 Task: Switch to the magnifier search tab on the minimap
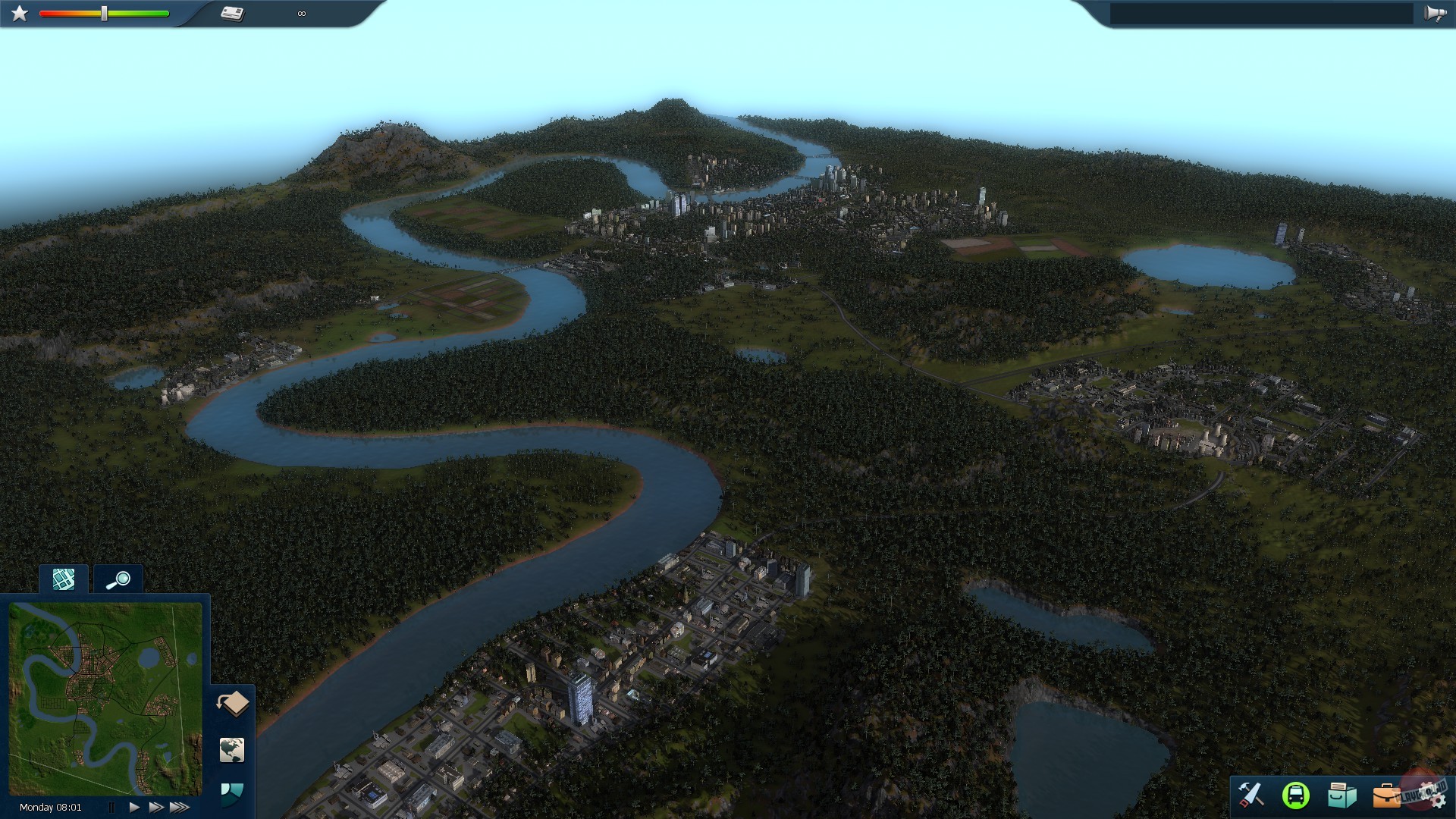[x=119, y=579]
